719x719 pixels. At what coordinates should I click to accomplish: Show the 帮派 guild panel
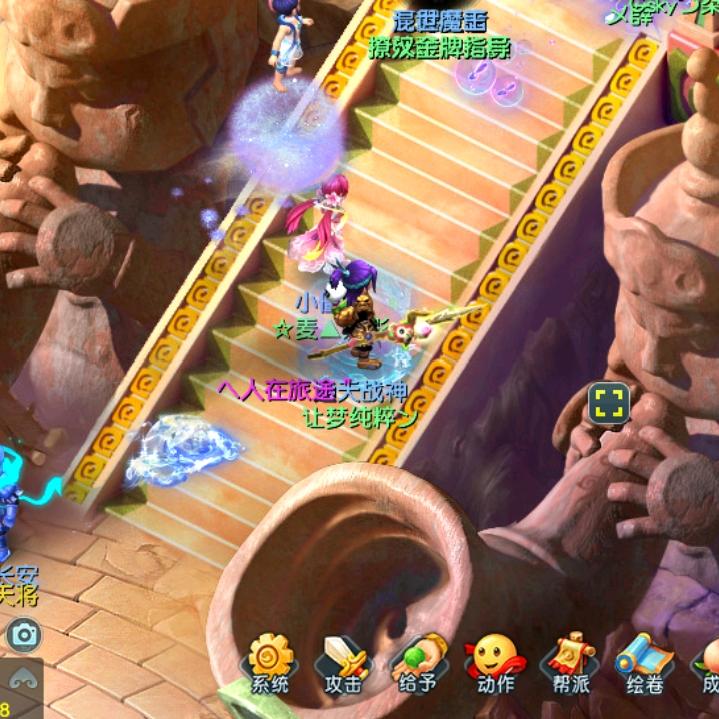pyautogui.click(x=570, y=663)
